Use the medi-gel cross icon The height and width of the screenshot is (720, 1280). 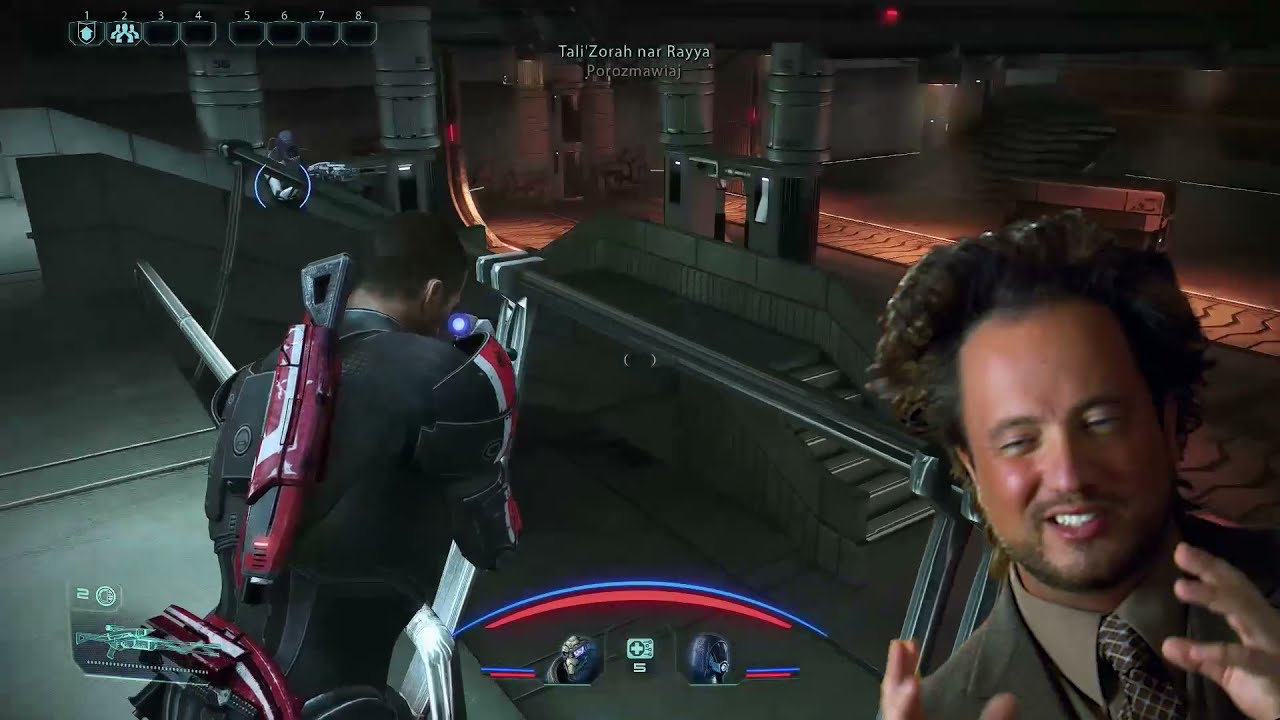click(640, 649)
